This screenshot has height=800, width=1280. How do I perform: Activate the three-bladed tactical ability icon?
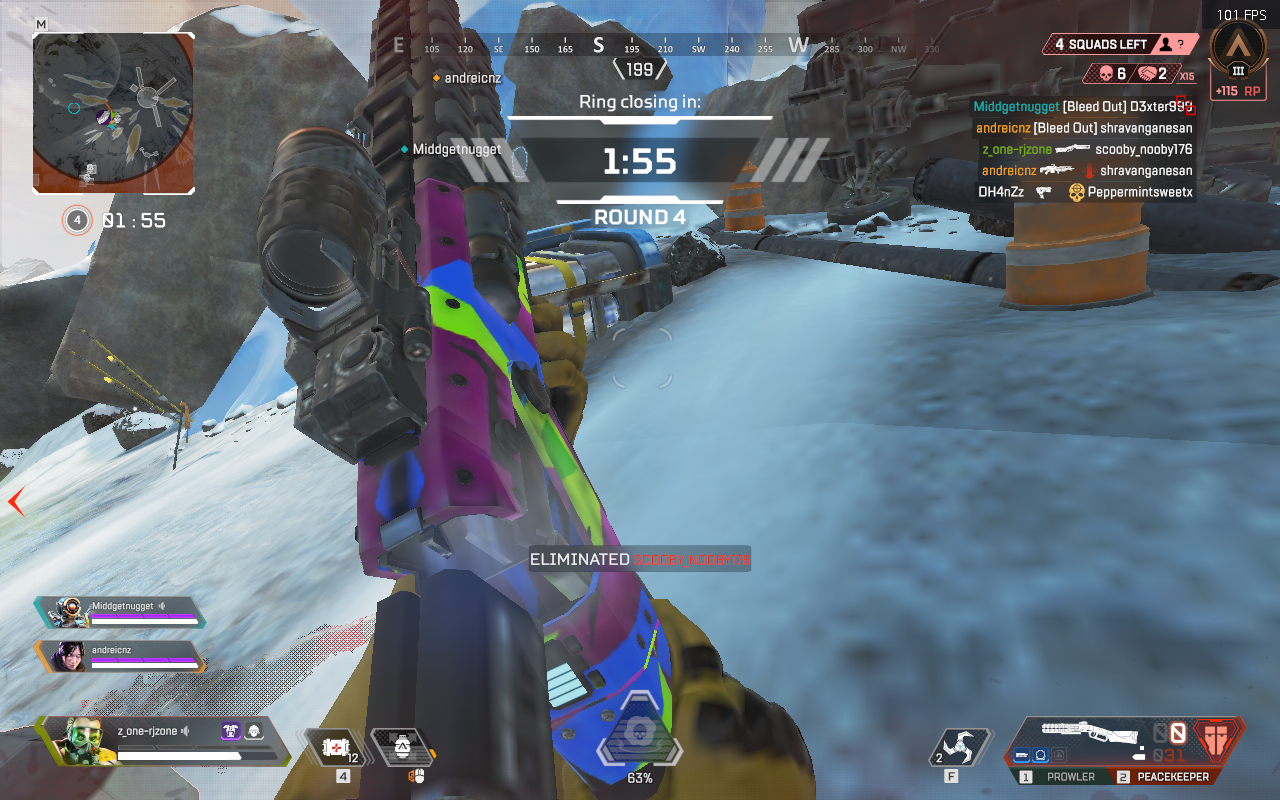(x=960, y=747)
